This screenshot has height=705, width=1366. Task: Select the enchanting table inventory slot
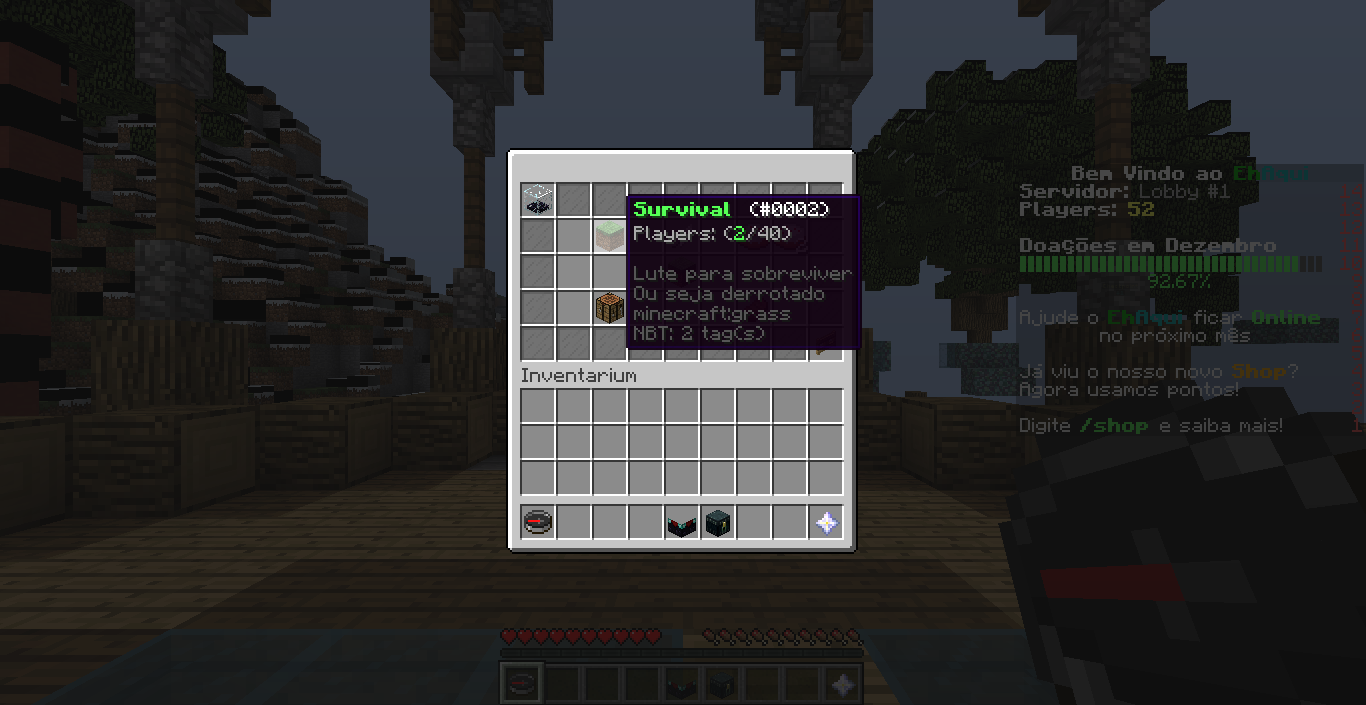pos(682,523)
